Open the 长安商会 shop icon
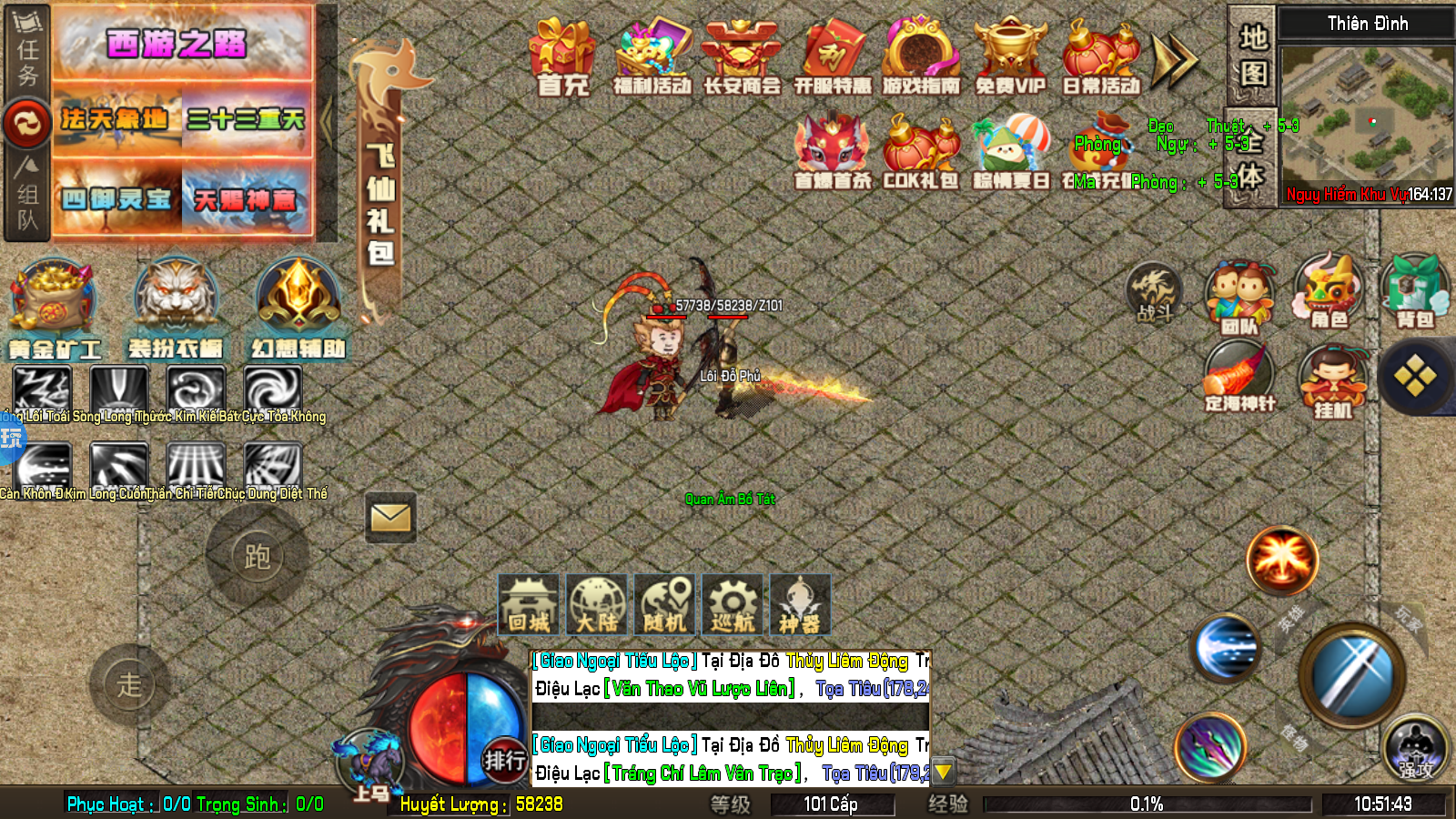Viewport: 1456px width, 819px height. (x=742, y=56)
